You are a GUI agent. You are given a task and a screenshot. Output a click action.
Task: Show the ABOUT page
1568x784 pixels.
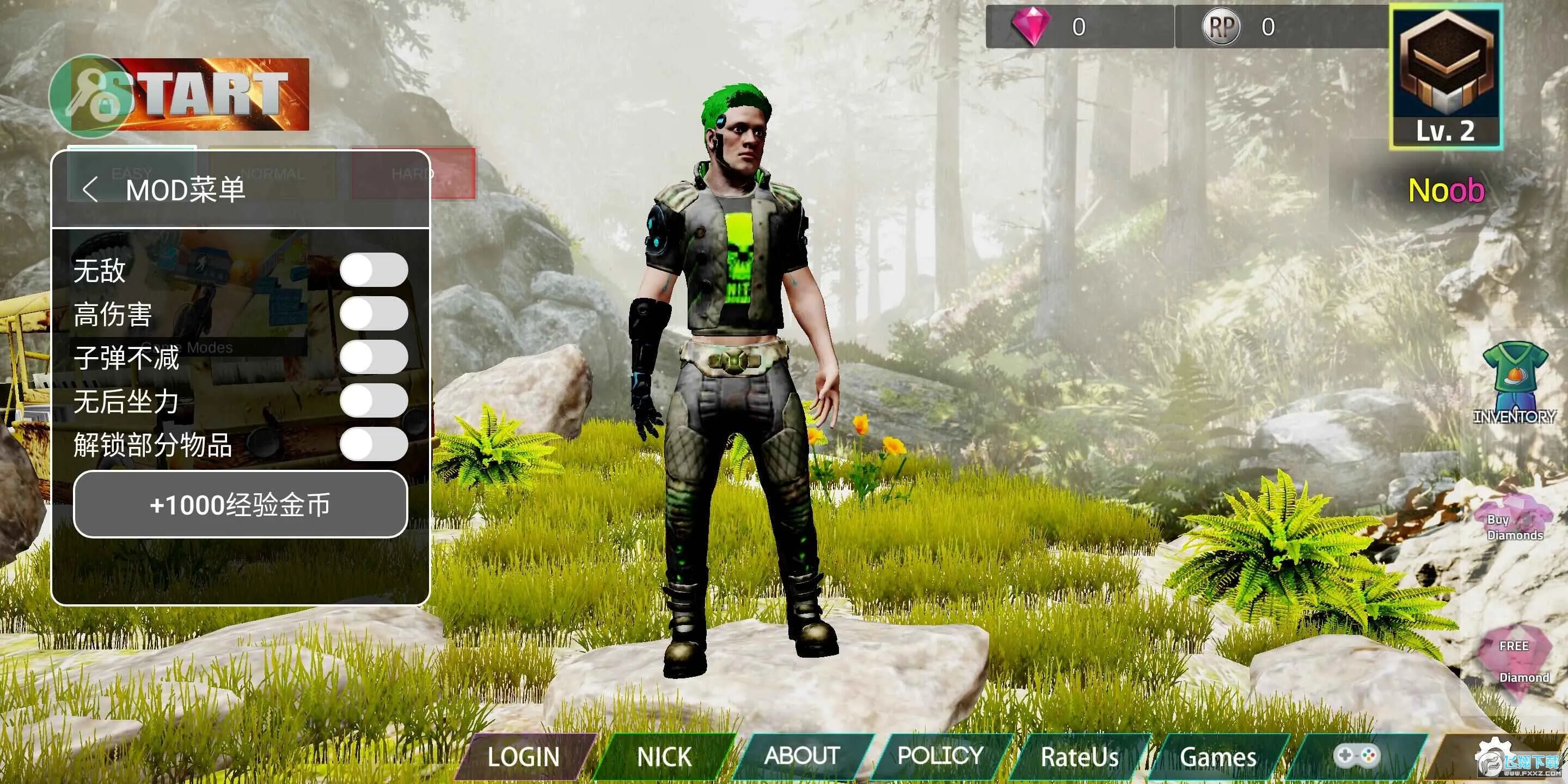[801, 755]
